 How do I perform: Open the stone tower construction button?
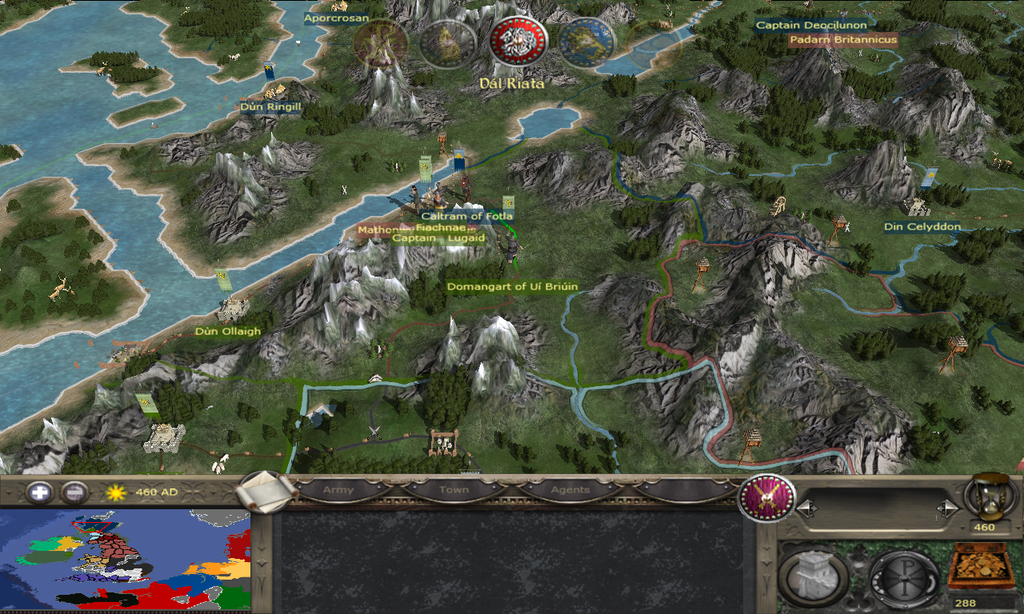click(811, 578)
